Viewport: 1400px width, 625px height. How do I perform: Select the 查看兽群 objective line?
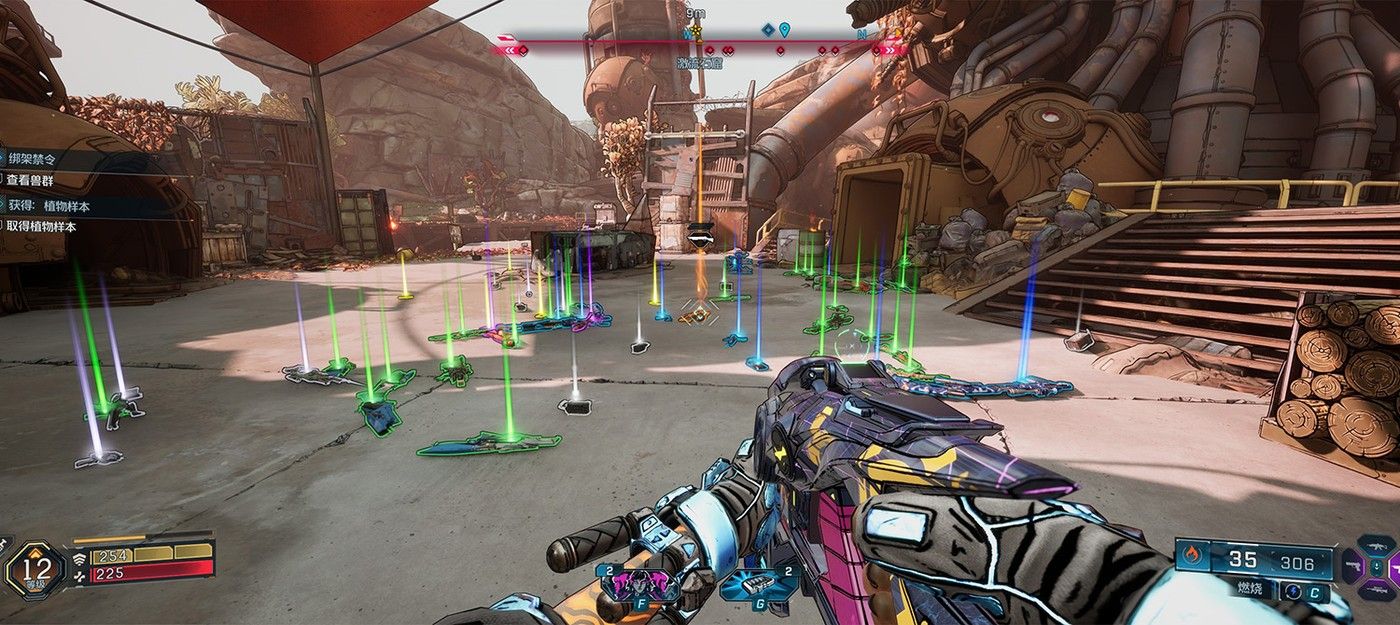32,180
